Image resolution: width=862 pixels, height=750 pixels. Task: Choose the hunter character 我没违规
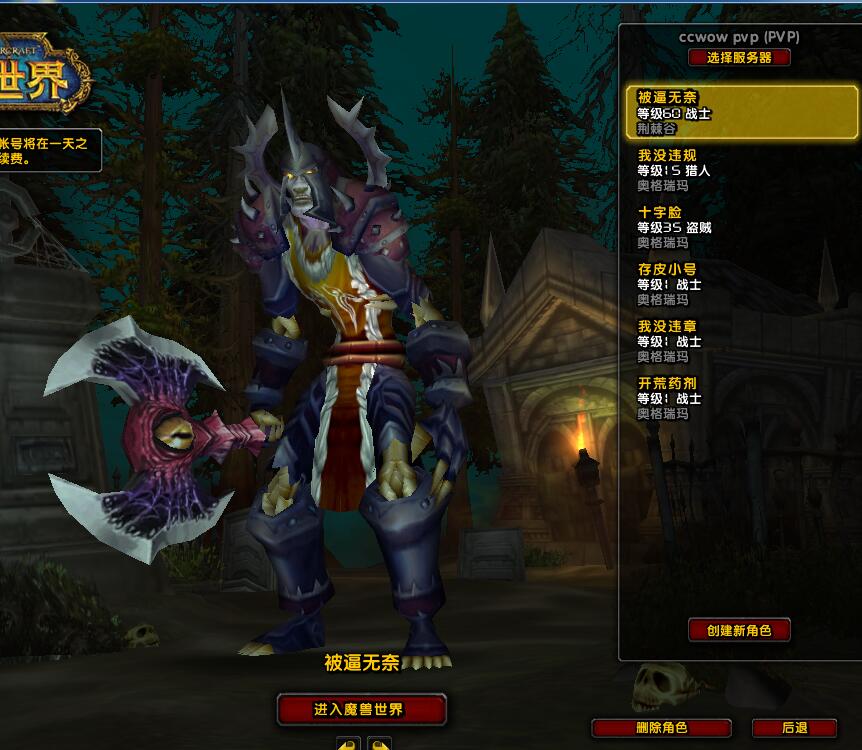coord(738,170)
